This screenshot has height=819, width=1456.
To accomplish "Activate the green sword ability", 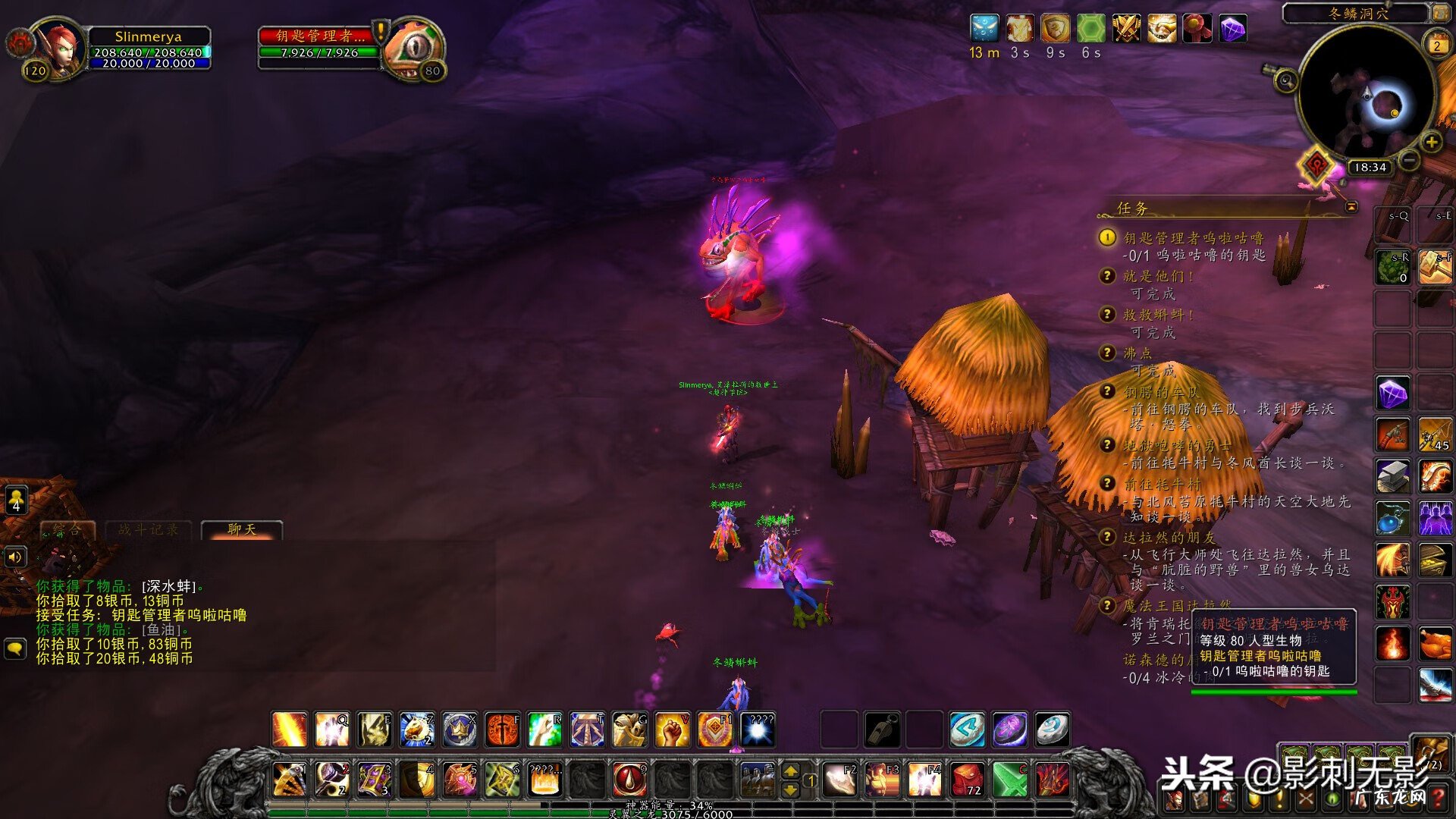I will pyautogui.click(x=1009, y=780).
